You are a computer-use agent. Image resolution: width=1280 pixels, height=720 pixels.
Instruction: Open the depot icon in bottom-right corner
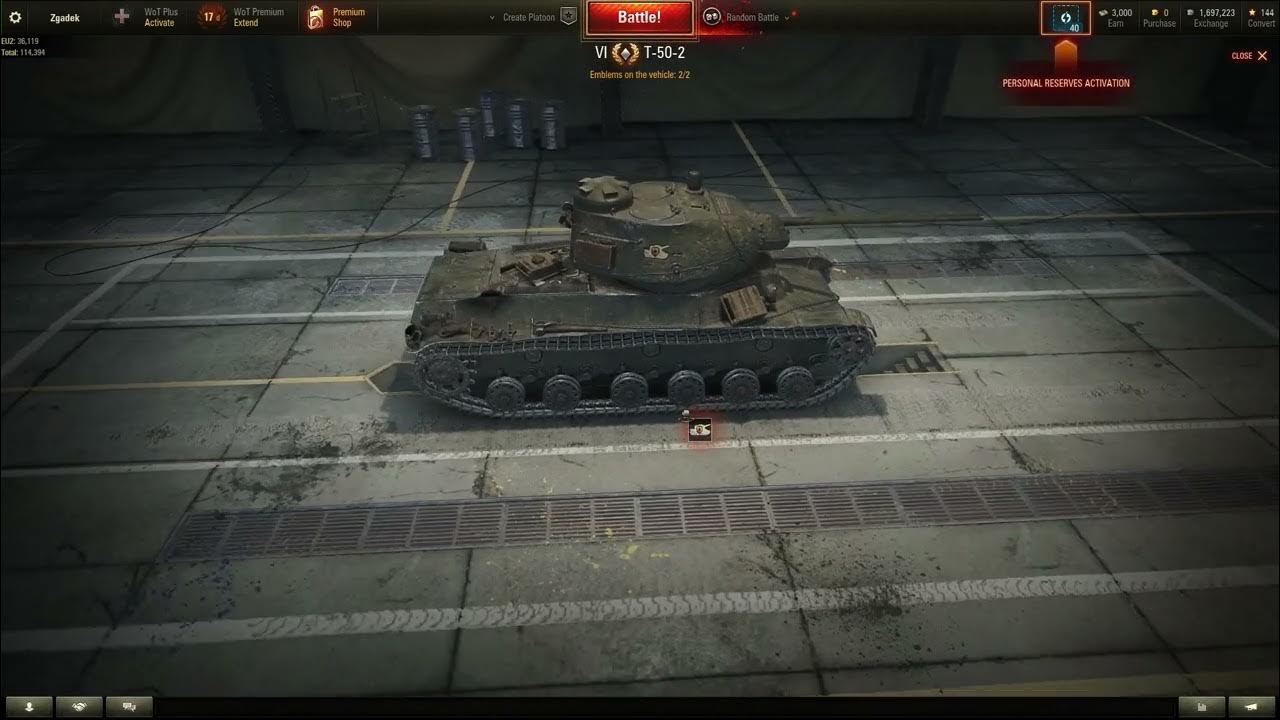click(x=1203, y=707)
